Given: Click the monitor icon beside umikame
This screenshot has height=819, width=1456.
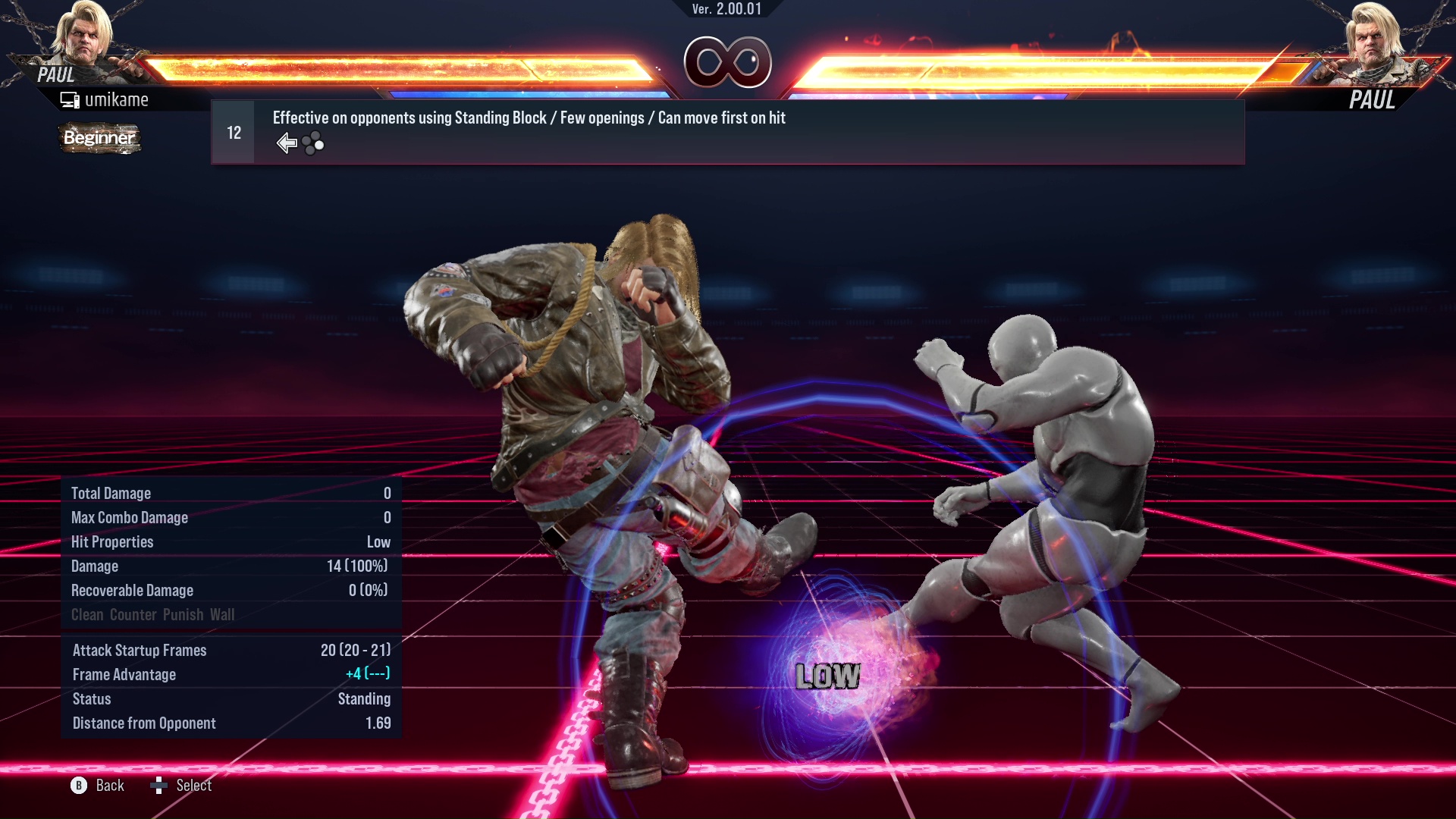Looking at the screenshot, I should click(x=70, y=99).
